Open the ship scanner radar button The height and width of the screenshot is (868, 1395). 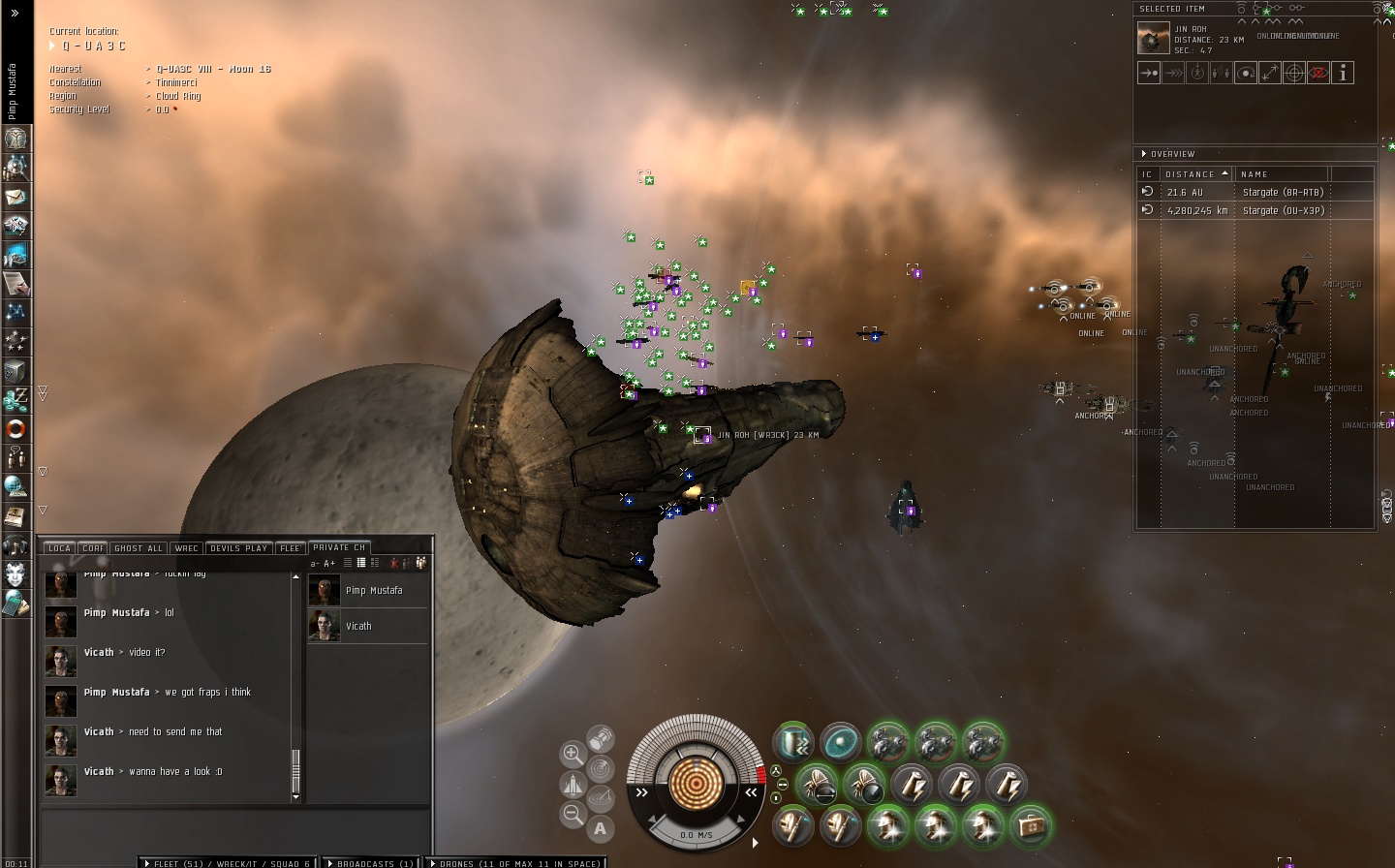tap(601, 769)
